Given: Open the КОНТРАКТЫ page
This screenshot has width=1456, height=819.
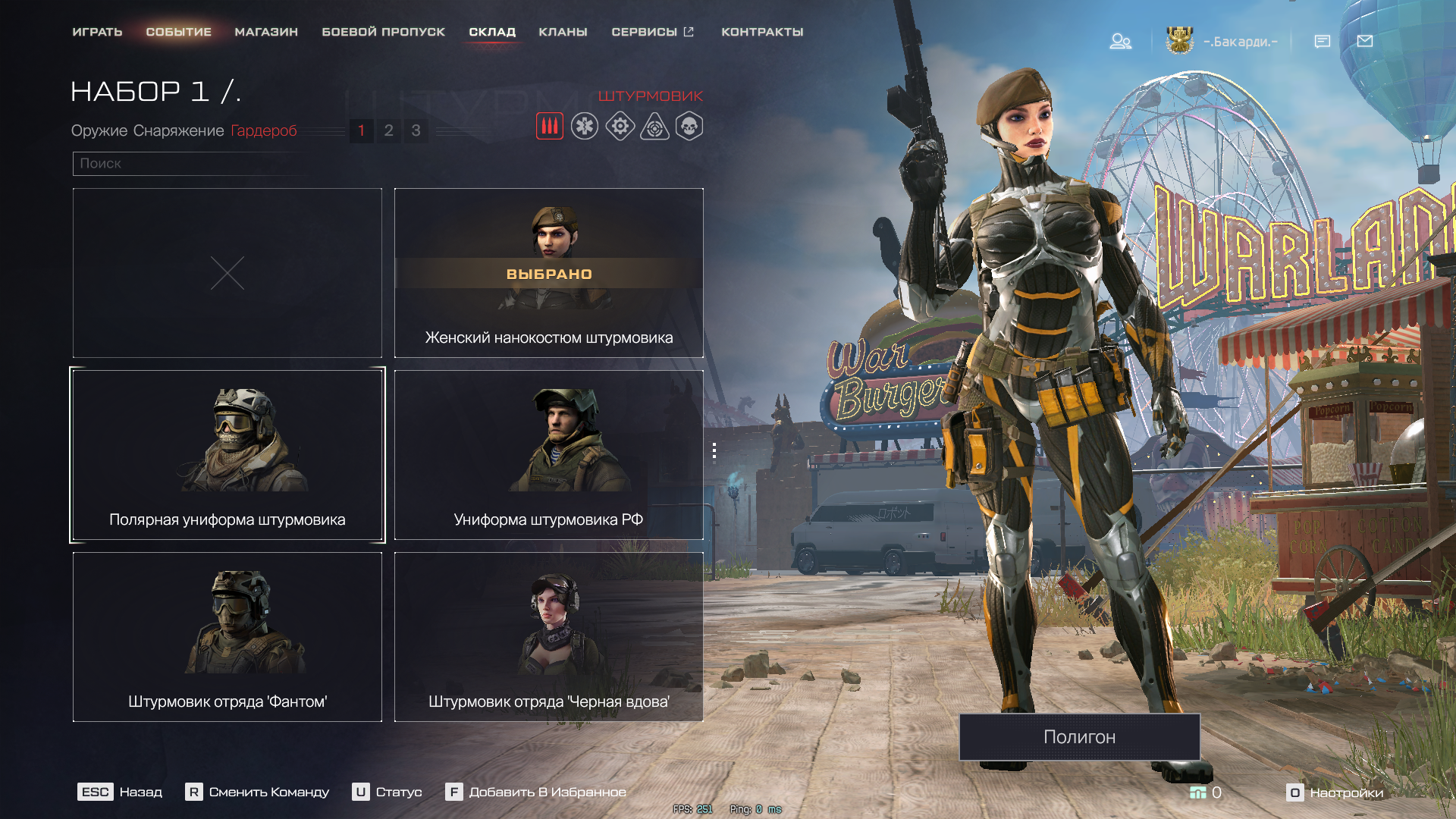Looking at the screenshot, I should [x=762, y=32].
